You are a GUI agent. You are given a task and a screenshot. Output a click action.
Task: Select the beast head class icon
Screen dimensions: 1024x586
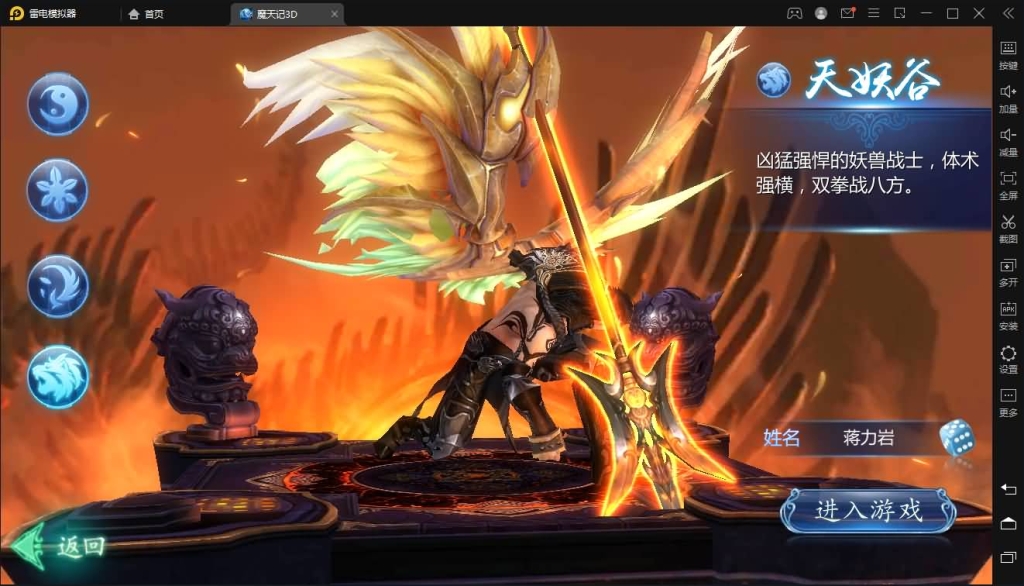tap(58, 376)
